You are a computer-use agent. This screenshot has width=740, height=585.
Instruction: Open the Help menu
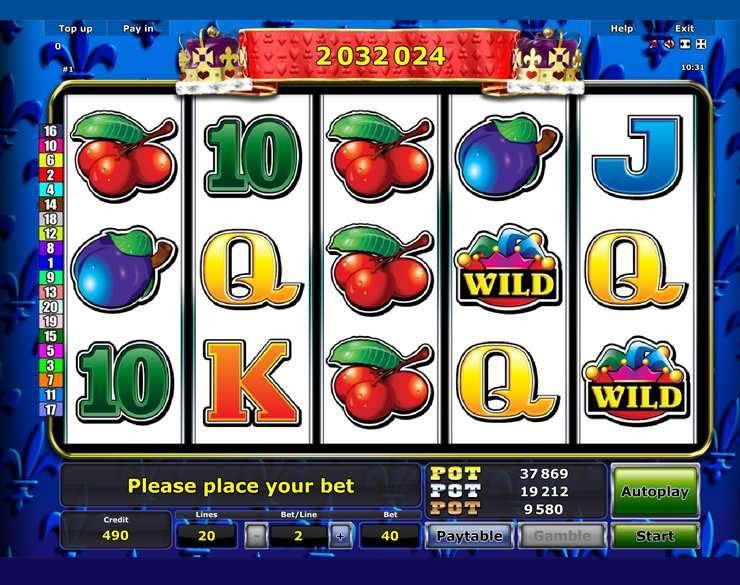622,29
